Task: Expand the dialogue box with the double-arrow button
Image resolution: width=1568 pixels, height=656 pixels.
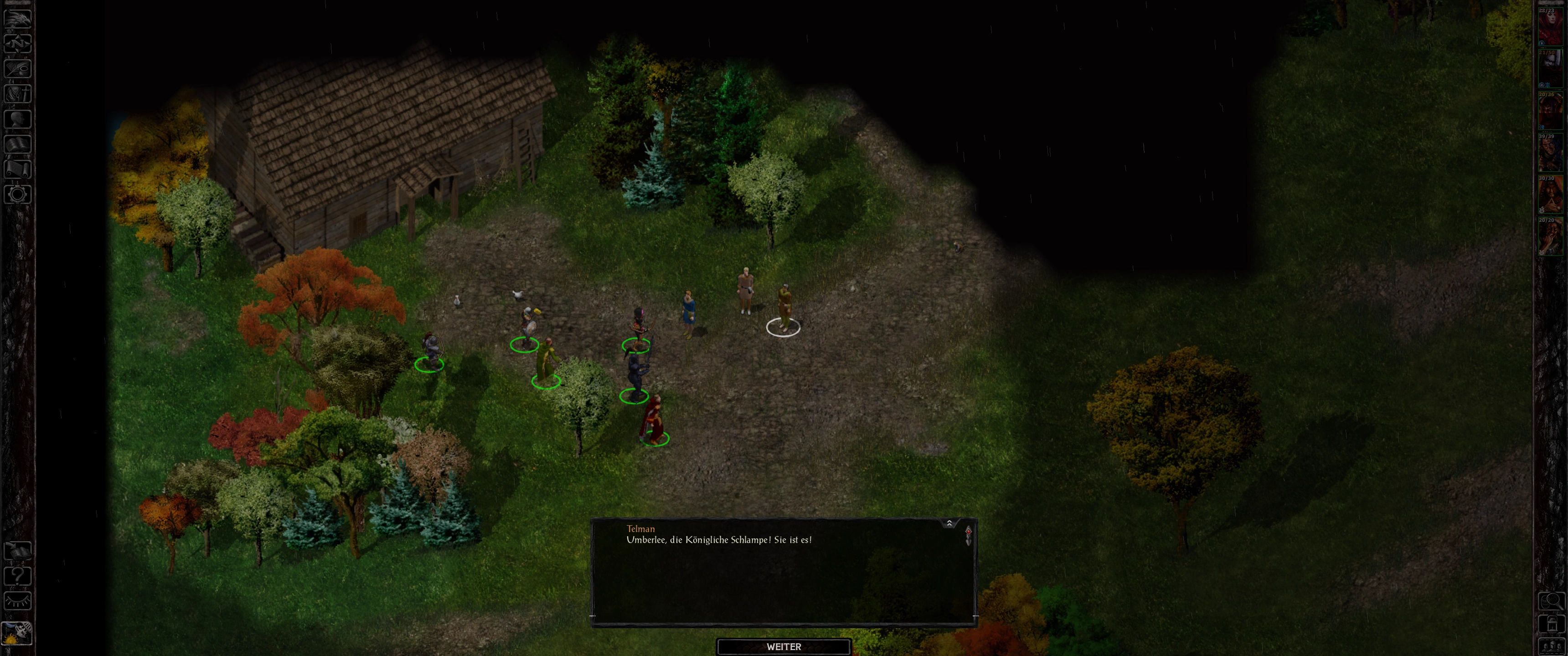Action: [949, 523]
